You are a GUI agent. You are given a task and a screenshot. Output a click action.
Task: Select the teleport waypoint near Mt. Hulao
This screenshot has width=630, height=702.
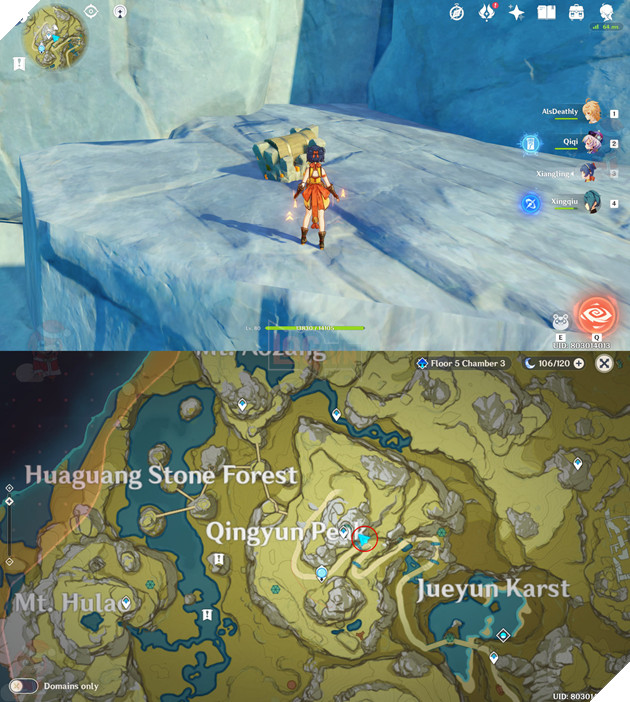tap(126, 603)
